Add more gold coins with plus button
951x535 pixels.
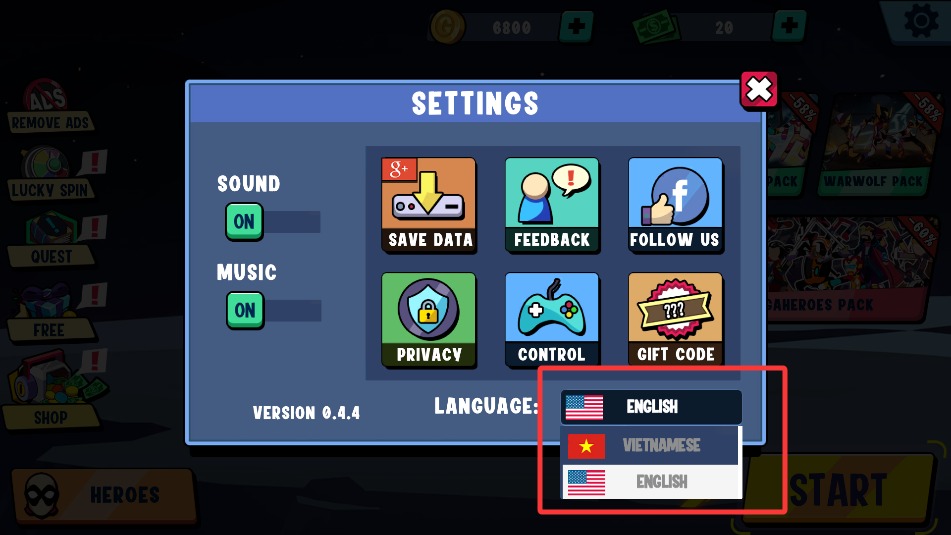point(575,26)
